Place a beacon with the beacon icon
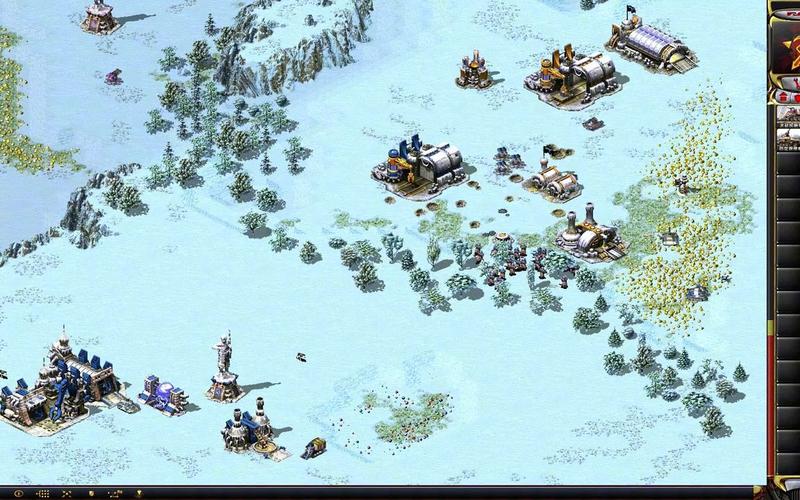 (x=139, y=493)
